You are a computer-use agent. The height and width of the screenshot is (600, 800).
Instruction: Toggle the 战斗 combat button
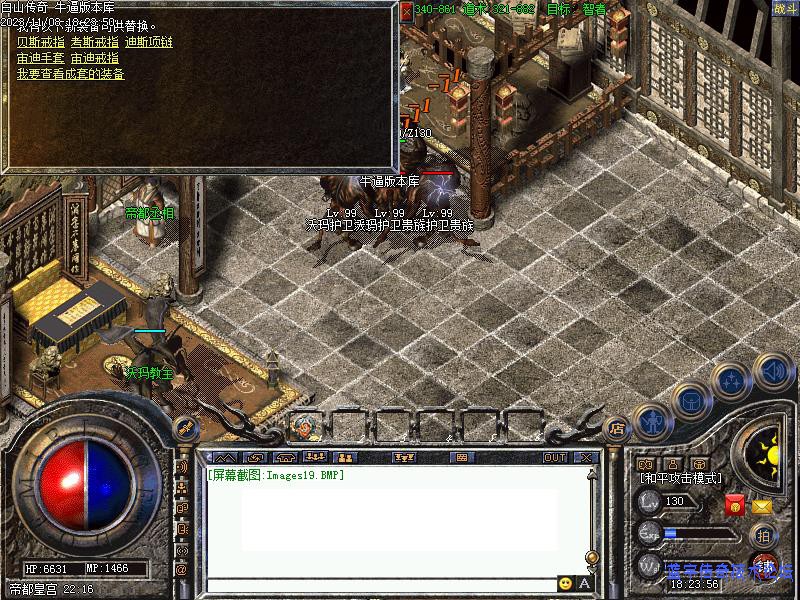tap(785, 8)
